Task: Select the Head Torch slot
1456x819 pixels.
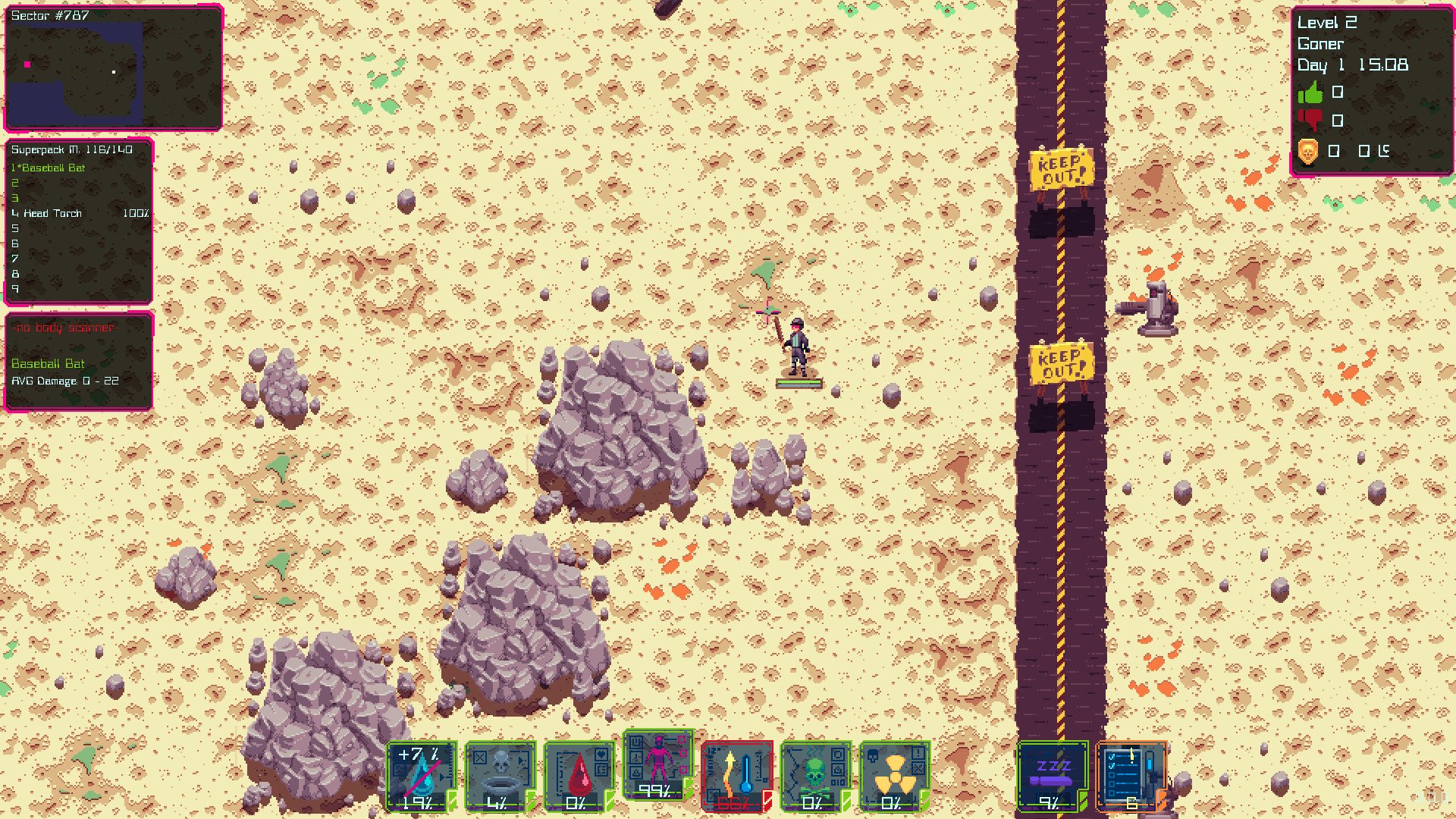Action: click(53, 213)
